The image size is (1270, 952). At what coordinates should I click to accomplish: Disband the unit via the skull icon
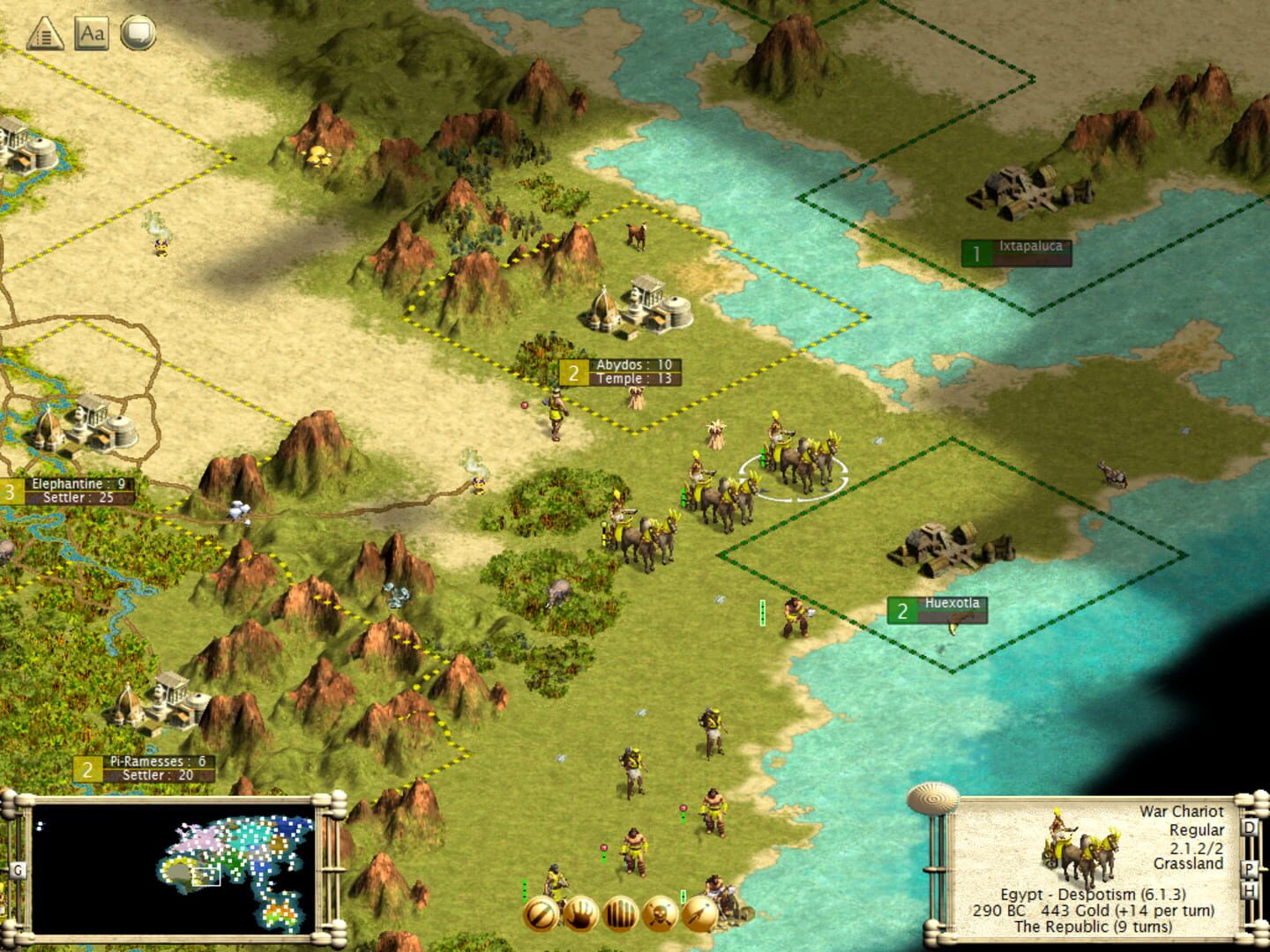(660, 914)
